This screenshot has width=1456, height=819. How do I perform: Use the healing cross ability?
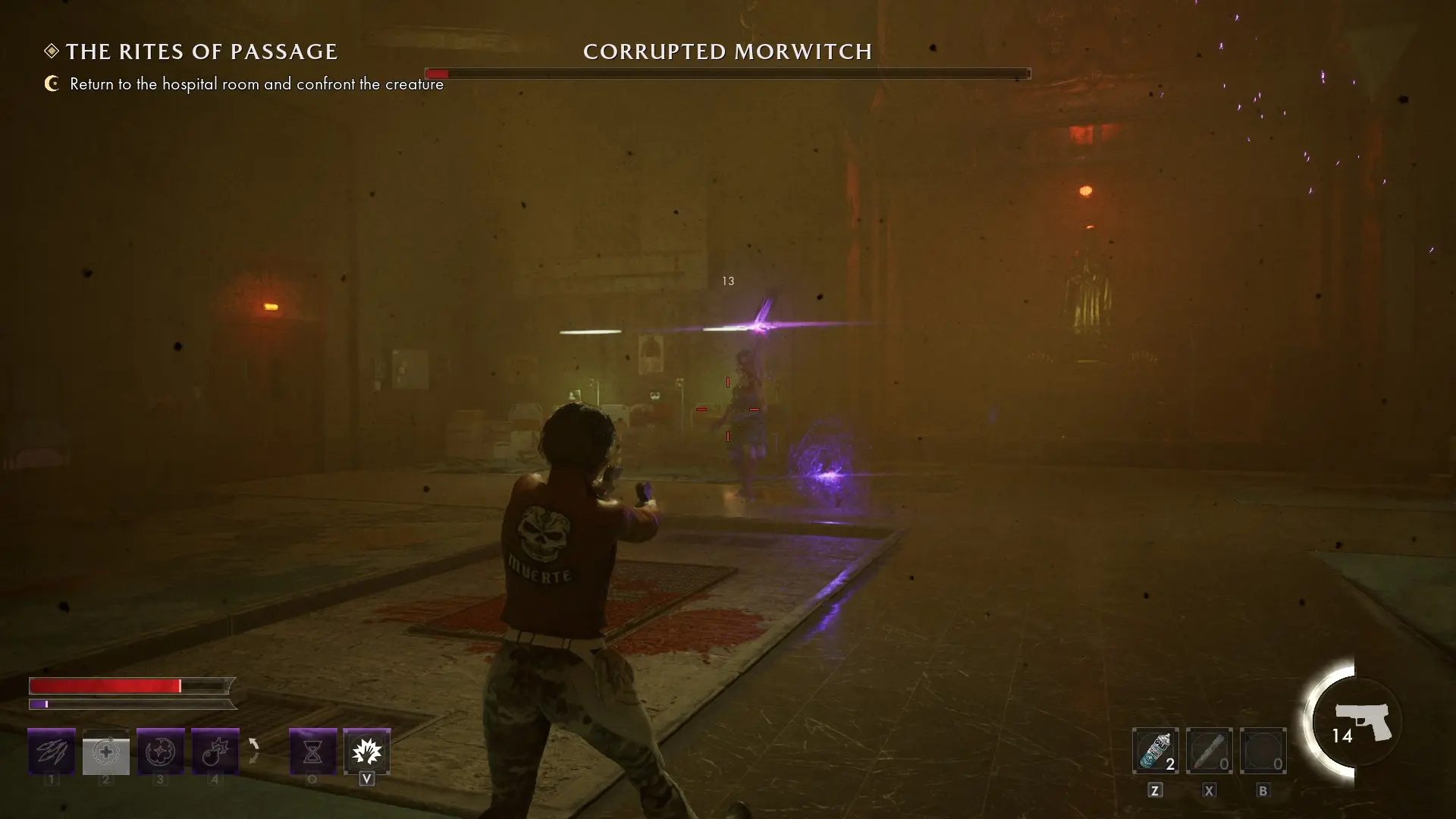(106, 752)
